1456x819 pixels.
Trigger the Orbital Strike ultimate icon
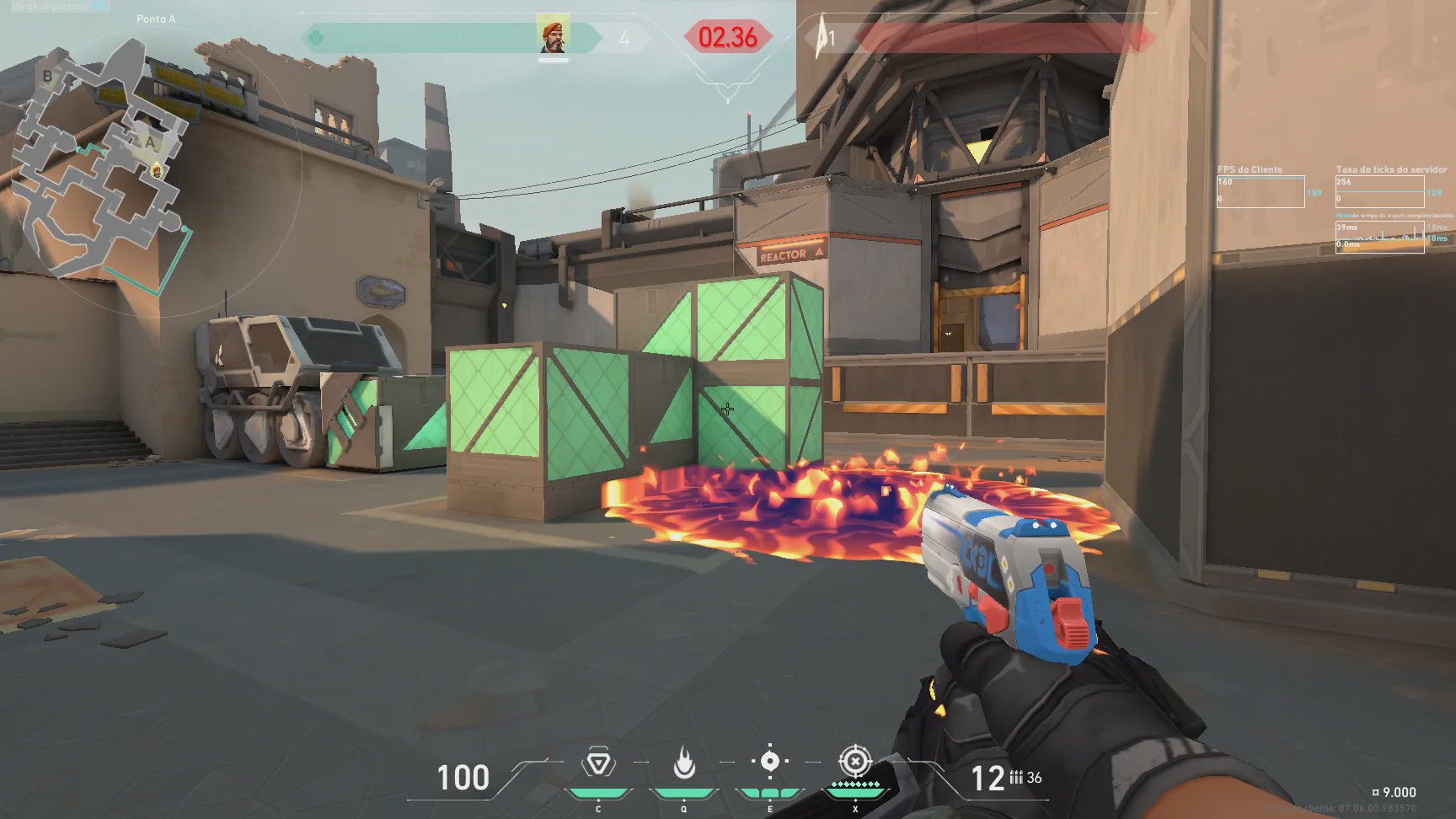coord(854,762)
